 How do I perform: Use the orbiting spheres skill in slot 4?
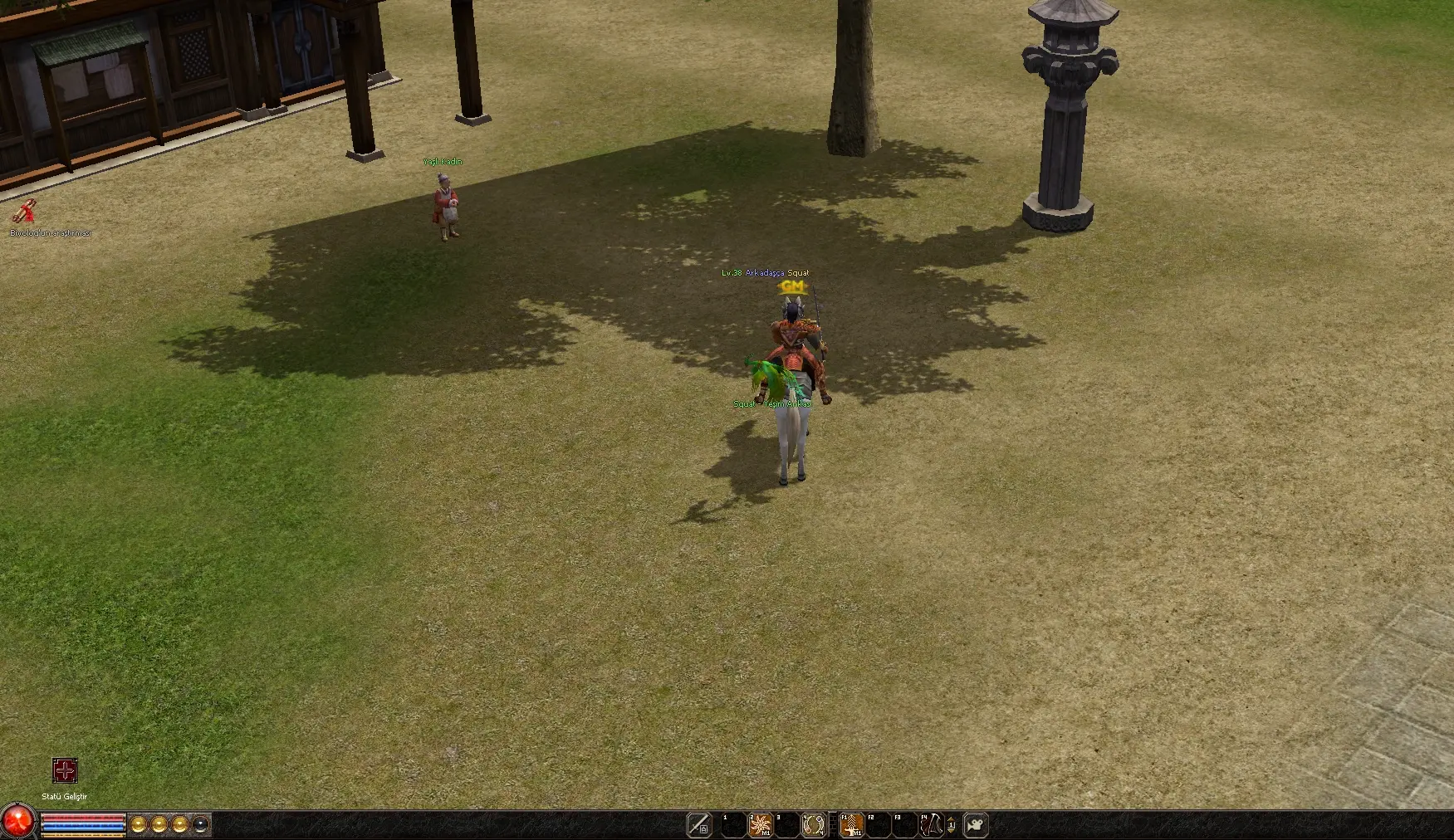pyautogui.click(x=814, y=825)
